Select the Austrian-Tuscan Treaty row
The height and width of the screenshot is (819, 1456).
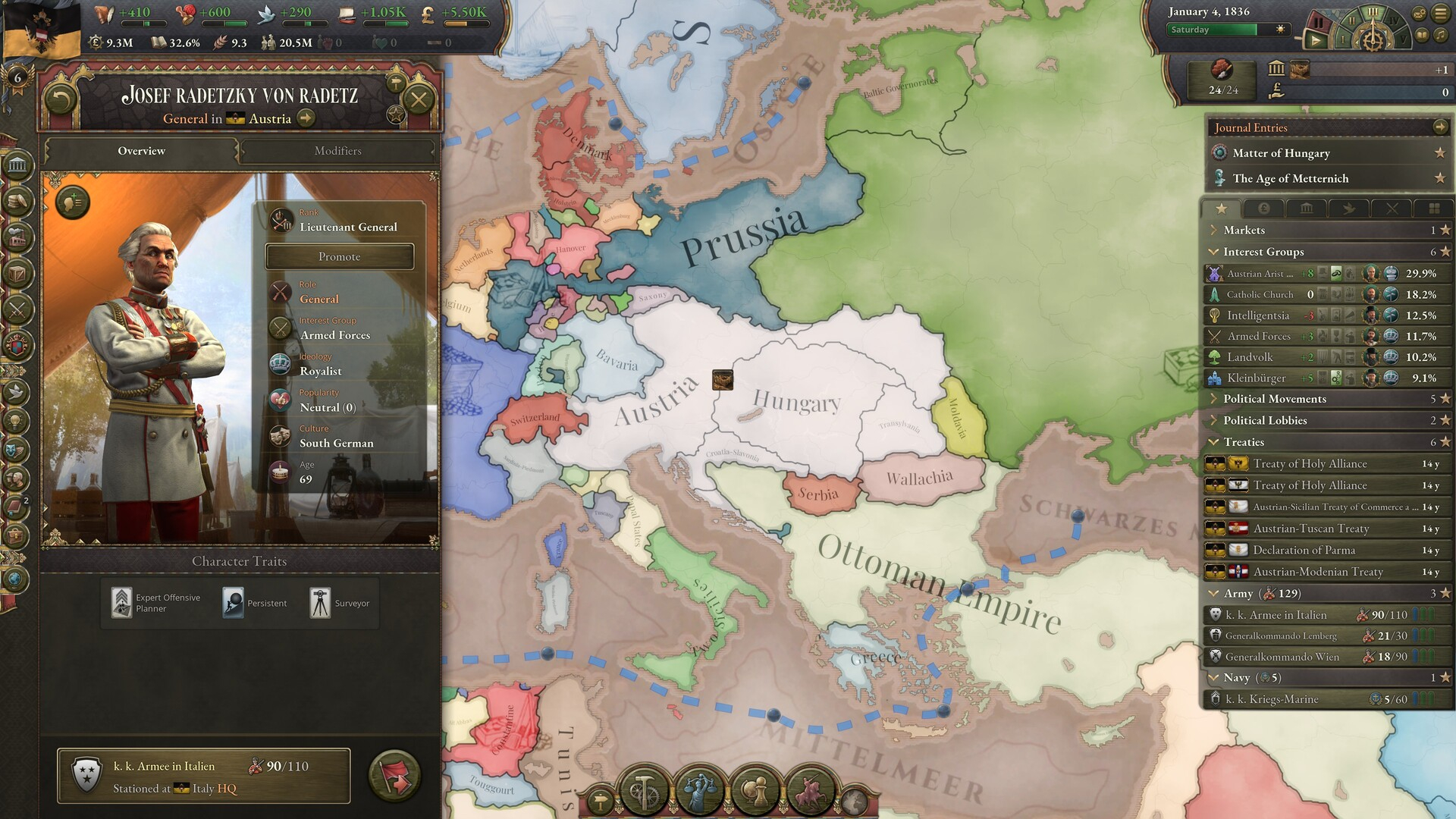pos(1310,529)
